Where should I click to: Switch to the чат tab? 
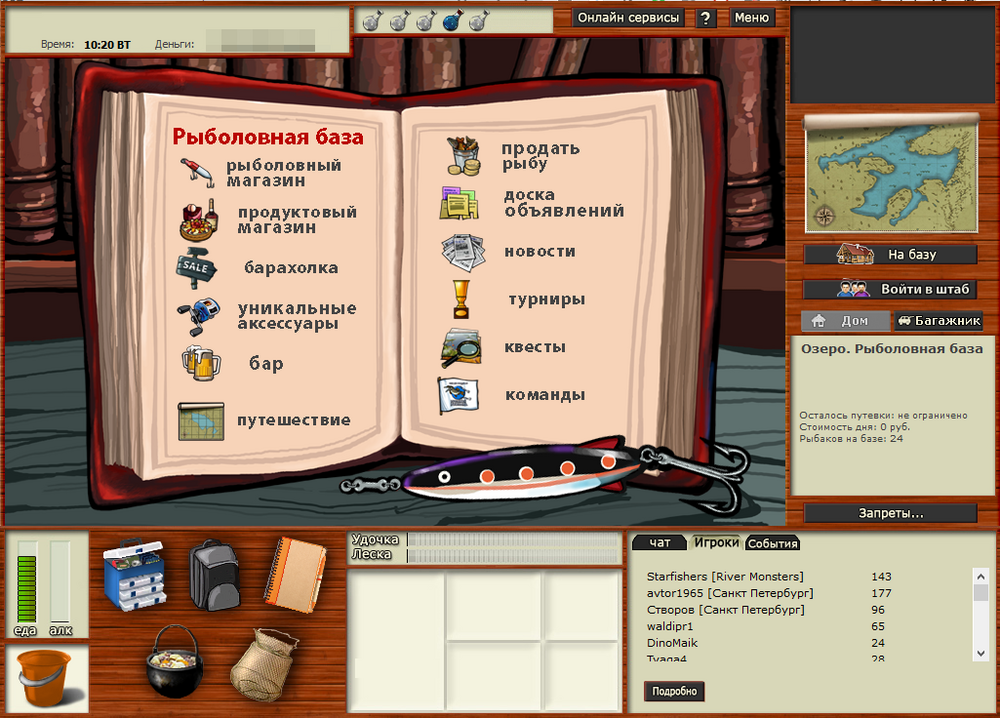(660, 543)
